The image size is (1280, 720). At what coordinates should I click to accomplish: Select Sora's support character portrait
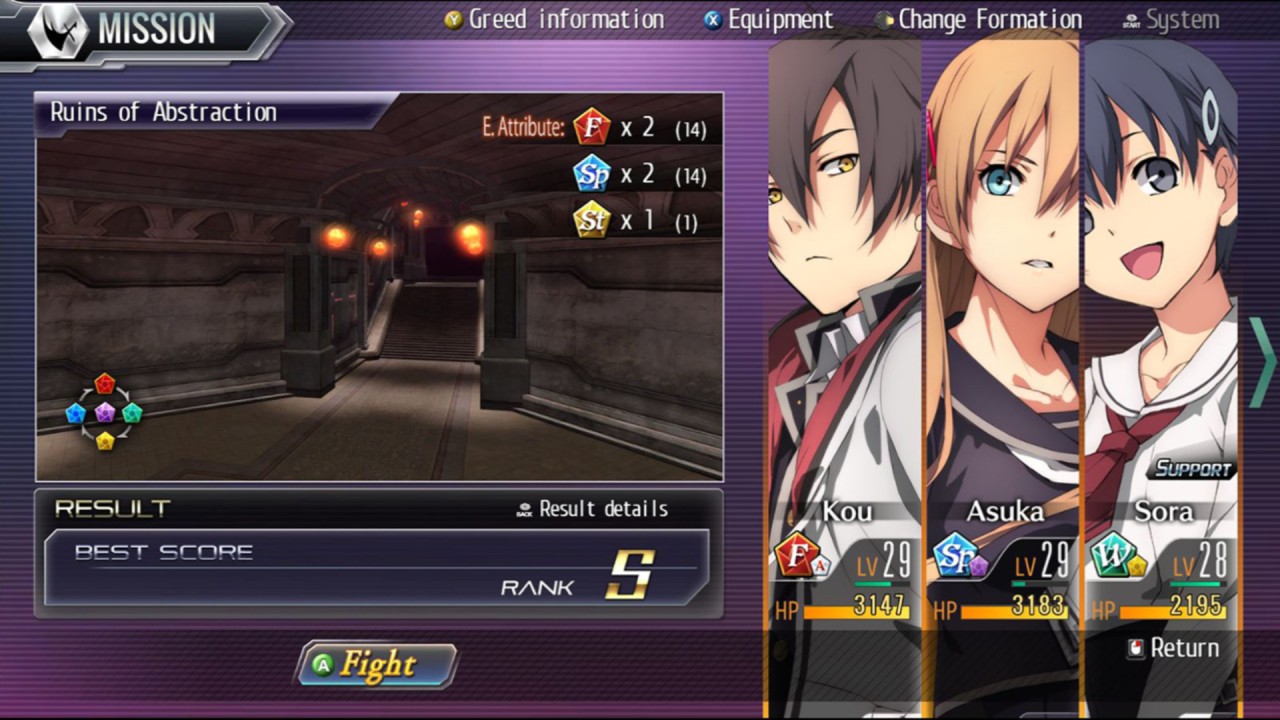pos(1160,300)
